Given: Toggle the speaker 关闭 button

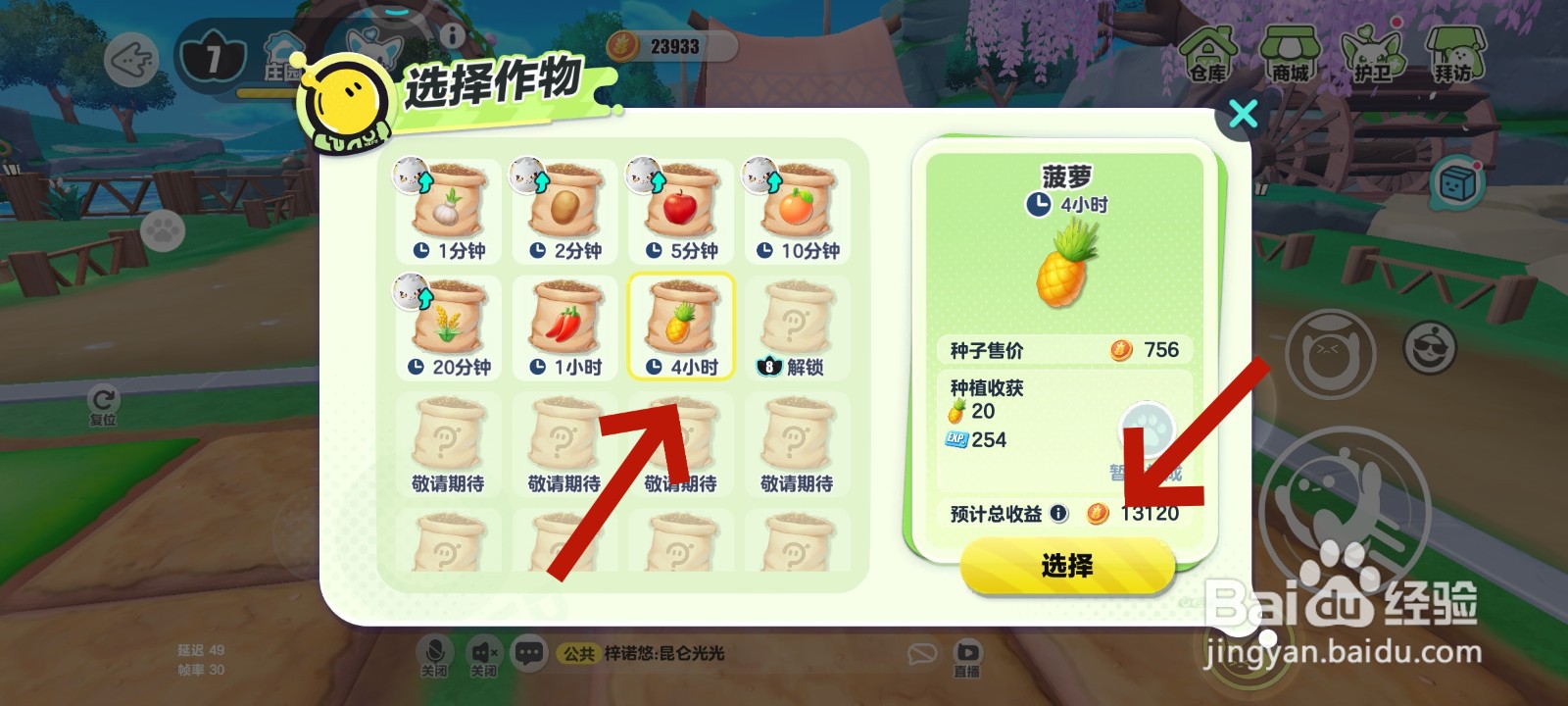Looking at the screenshot, I should tap(481, 652).
